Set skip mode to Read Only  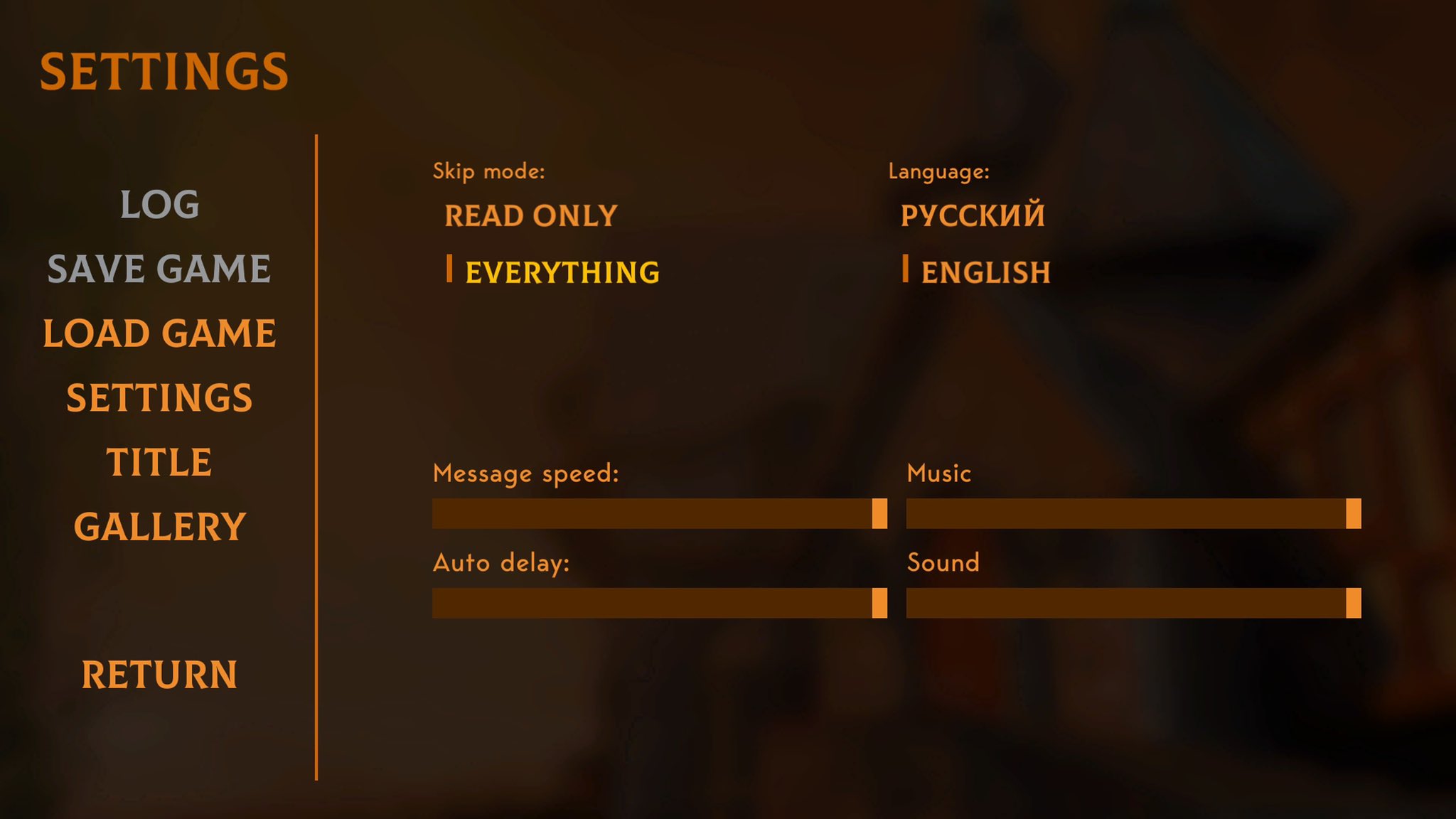[x=530, y=216]
